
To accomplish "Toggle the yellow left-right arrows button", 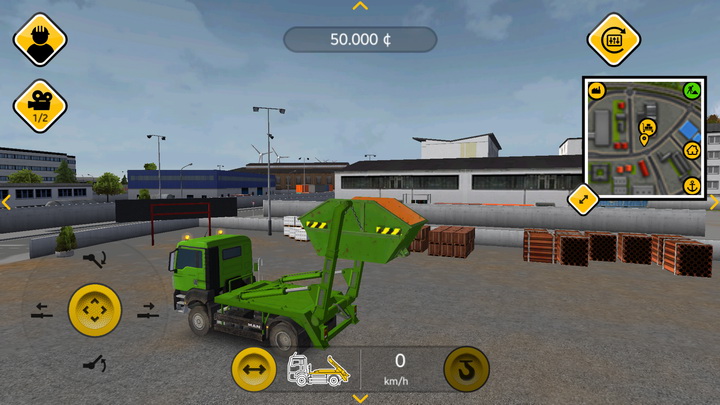I will [x=254, y=371].
